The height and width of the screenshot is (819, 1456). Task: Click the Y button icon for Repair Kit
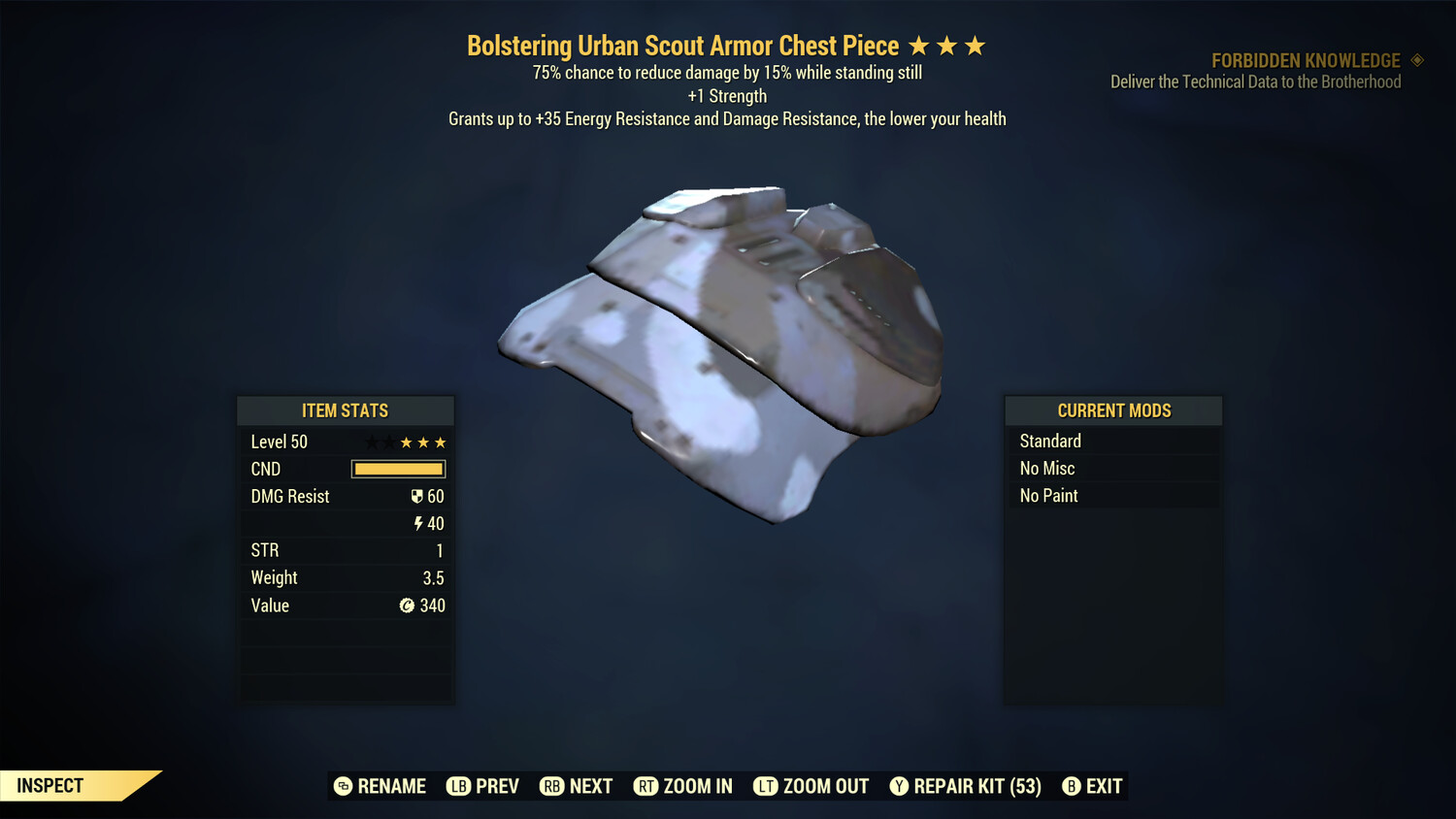[899, 786]
